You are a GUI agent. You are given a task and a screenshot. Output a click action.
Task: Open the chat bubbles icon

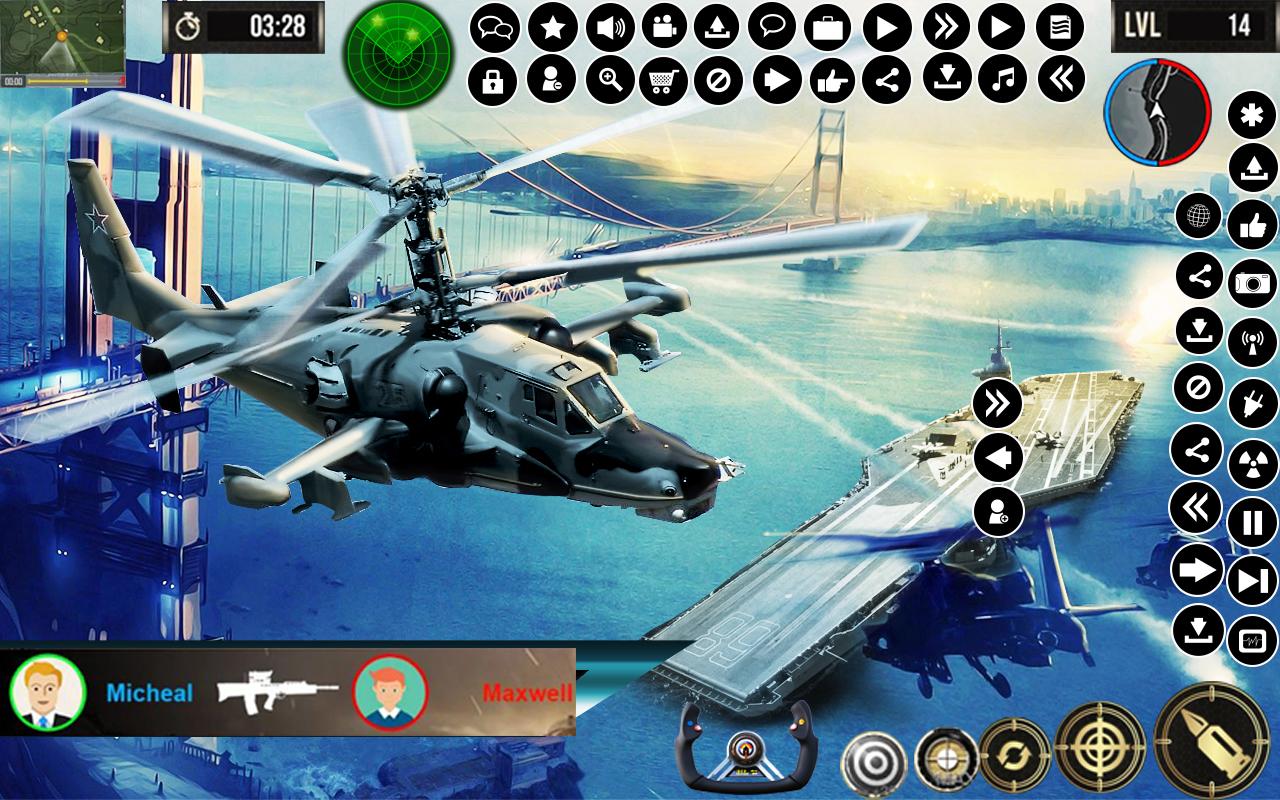(x=493, y=27)
